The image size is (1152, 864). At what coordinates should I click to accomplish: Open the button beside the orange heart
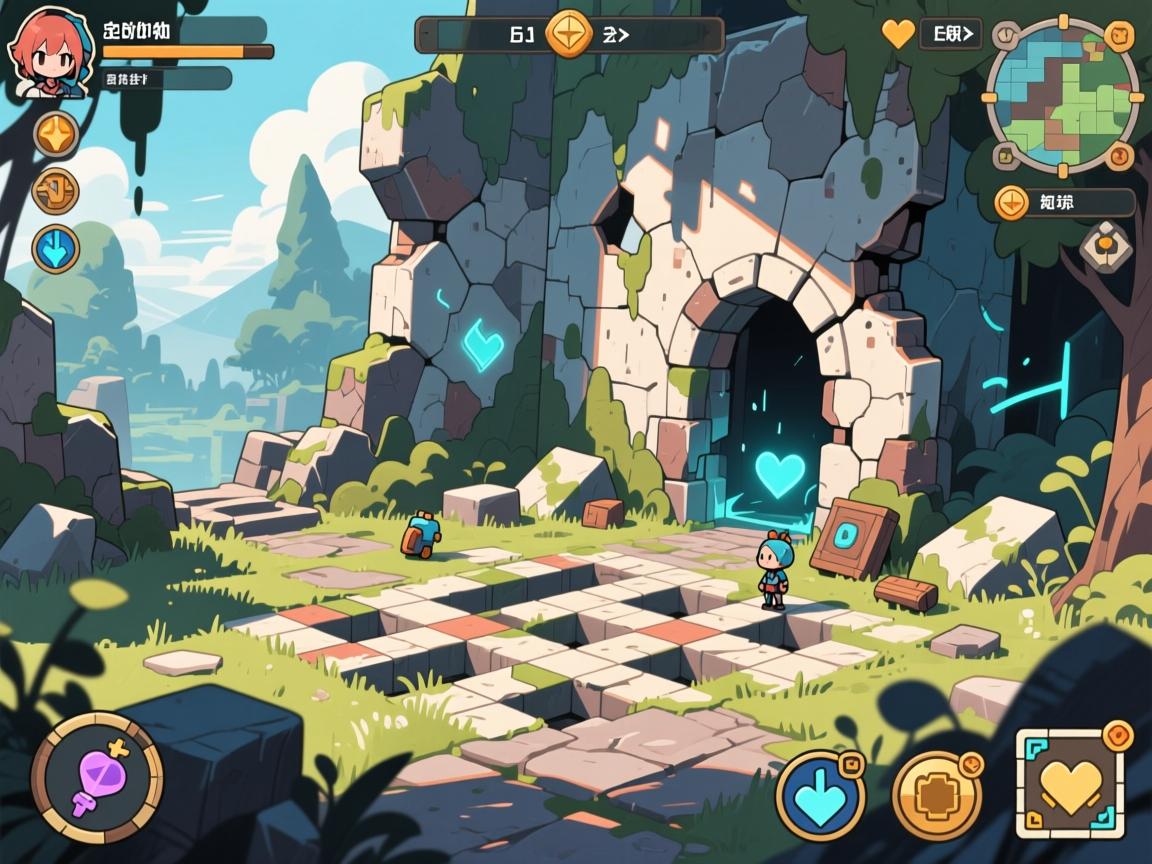click(x=950, y=34)
